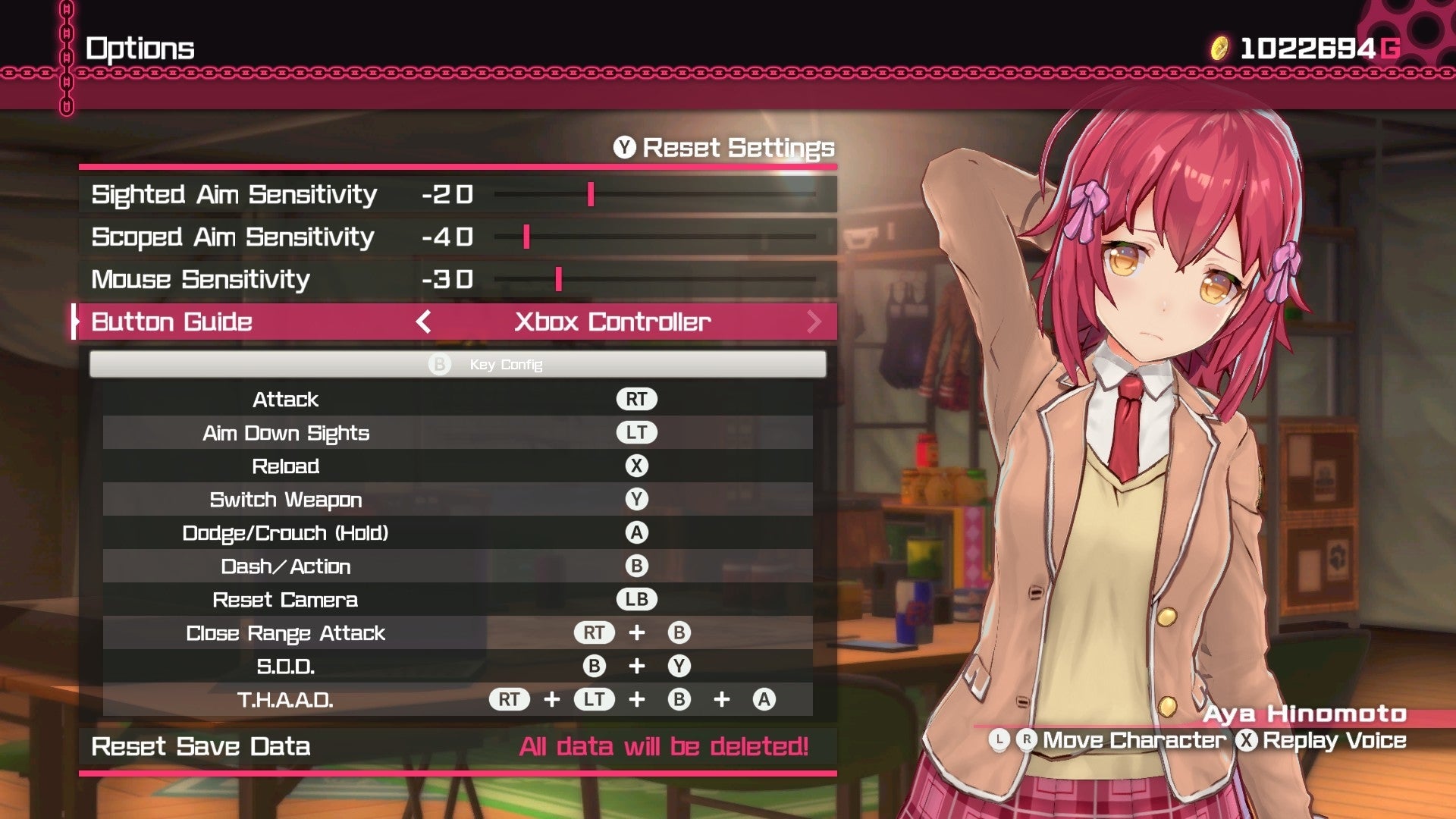This screenshot has width=1456, height=819.
Task: Select the X button icon for Reload
Action: pos(637,466)
